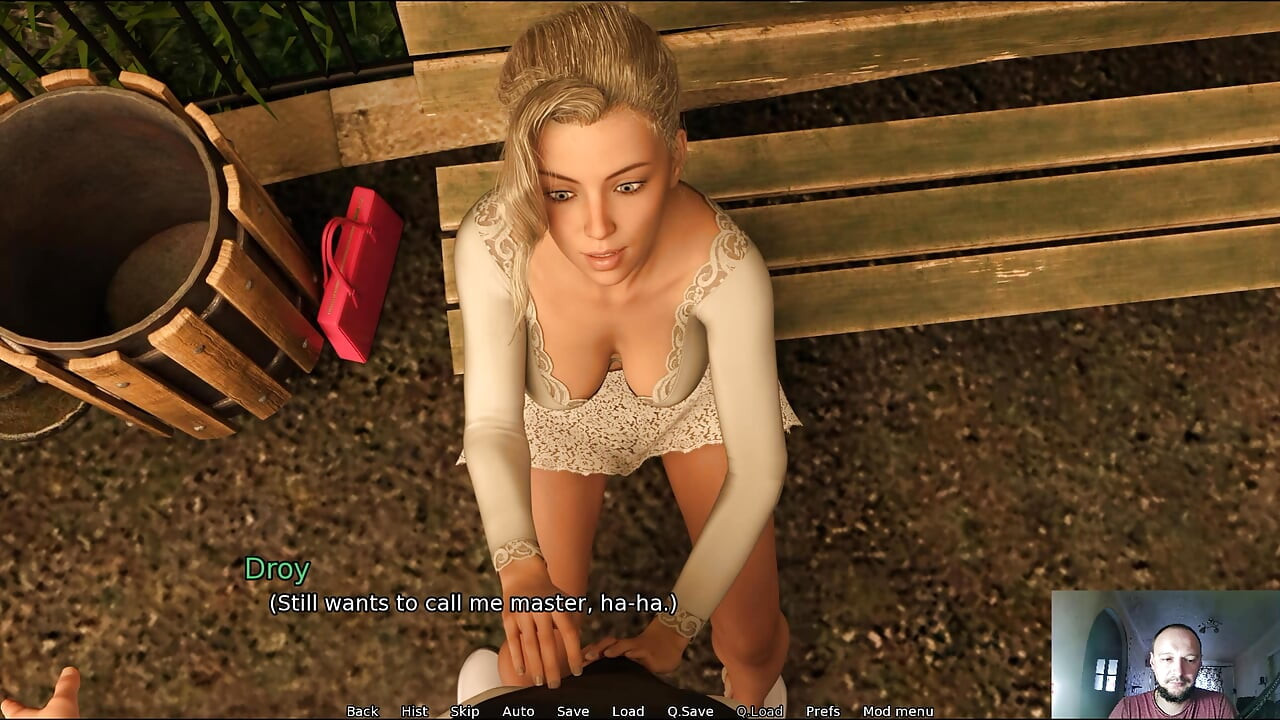Open the Save menu
Image resolution: width=1280 pixels, height=720 pixels.
pyautogui.click(x=573, y=711)
